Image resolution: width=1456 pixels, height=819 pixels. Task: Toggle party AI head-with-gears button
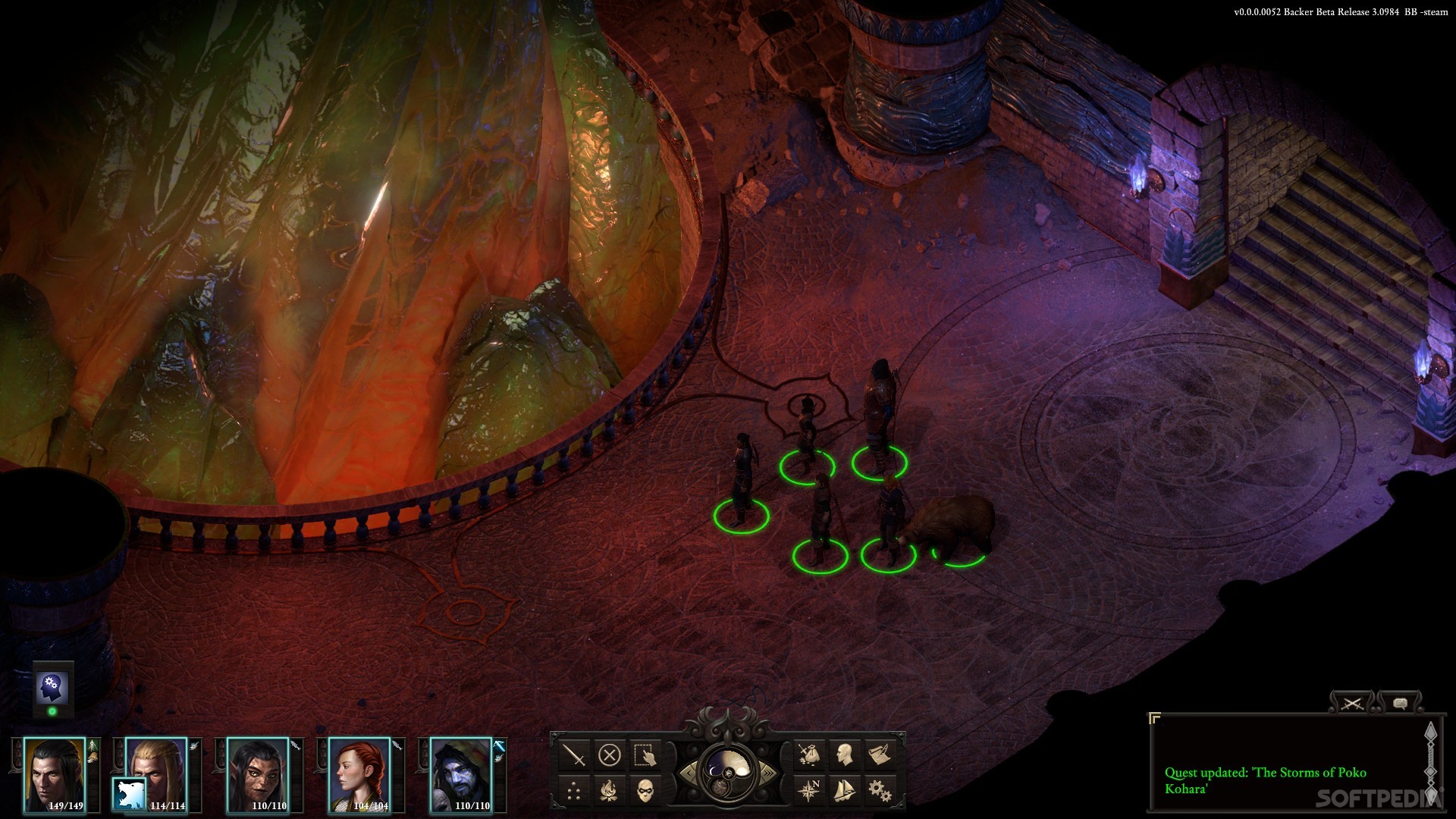point(52,689)
